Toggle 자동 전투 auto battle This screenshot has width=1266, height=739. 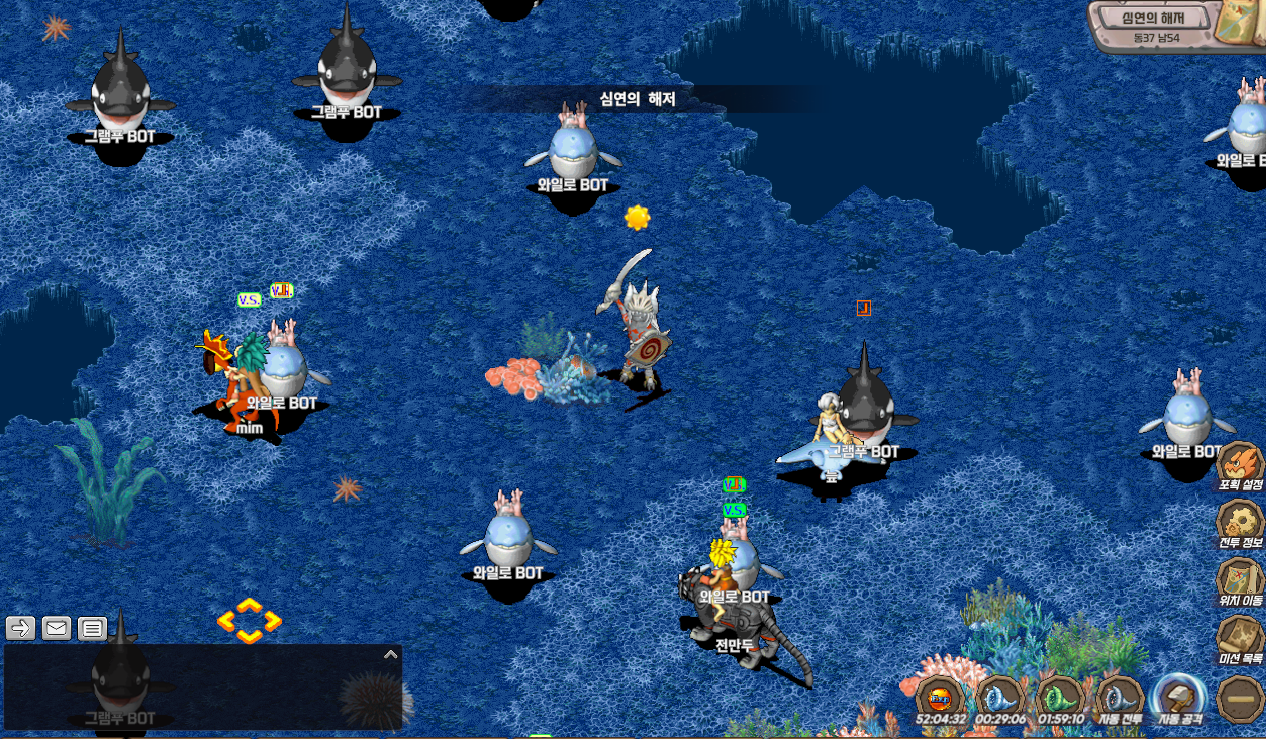[1121, 696]
